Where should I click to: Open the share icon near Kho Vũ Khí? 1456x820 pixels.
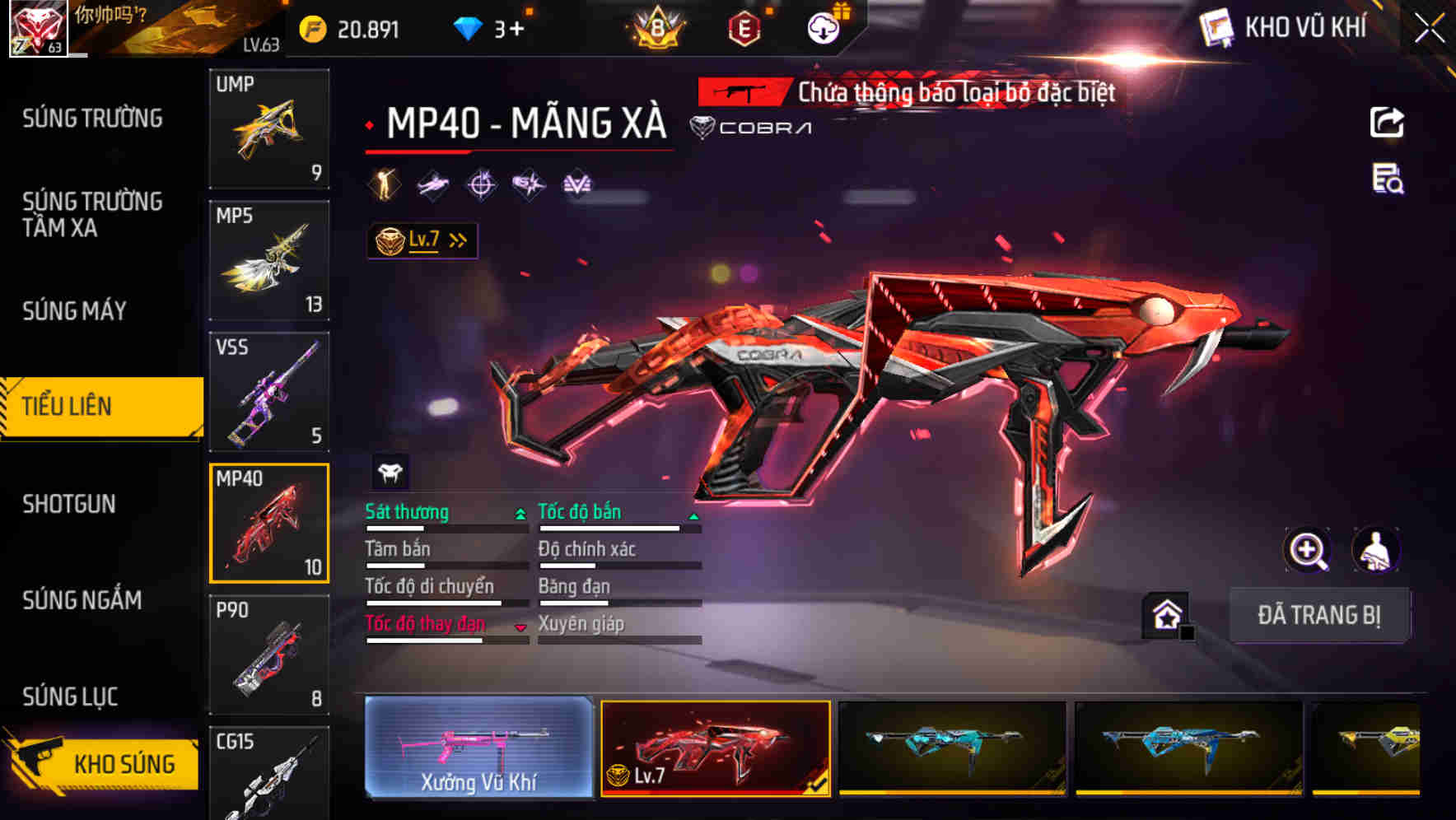(x=1387, y=122)
